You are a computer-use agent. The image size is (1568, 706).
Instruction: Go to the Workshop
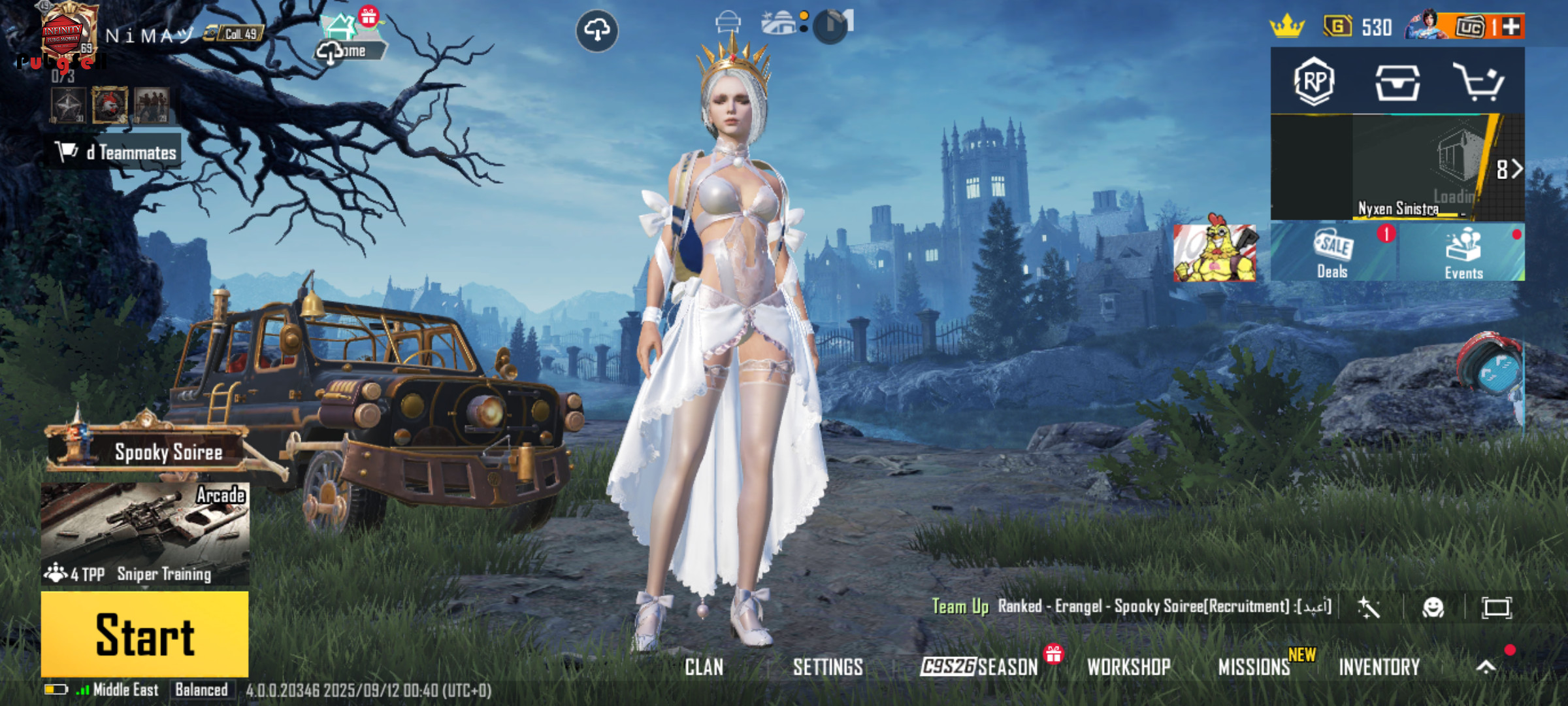point(1128,667)
